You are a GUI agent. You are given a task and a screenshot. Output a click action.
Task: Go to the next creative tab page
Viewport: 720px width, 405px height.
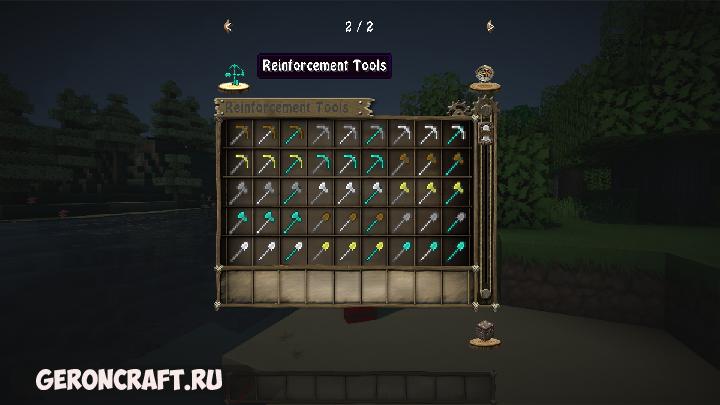click(x=490, y=26)
